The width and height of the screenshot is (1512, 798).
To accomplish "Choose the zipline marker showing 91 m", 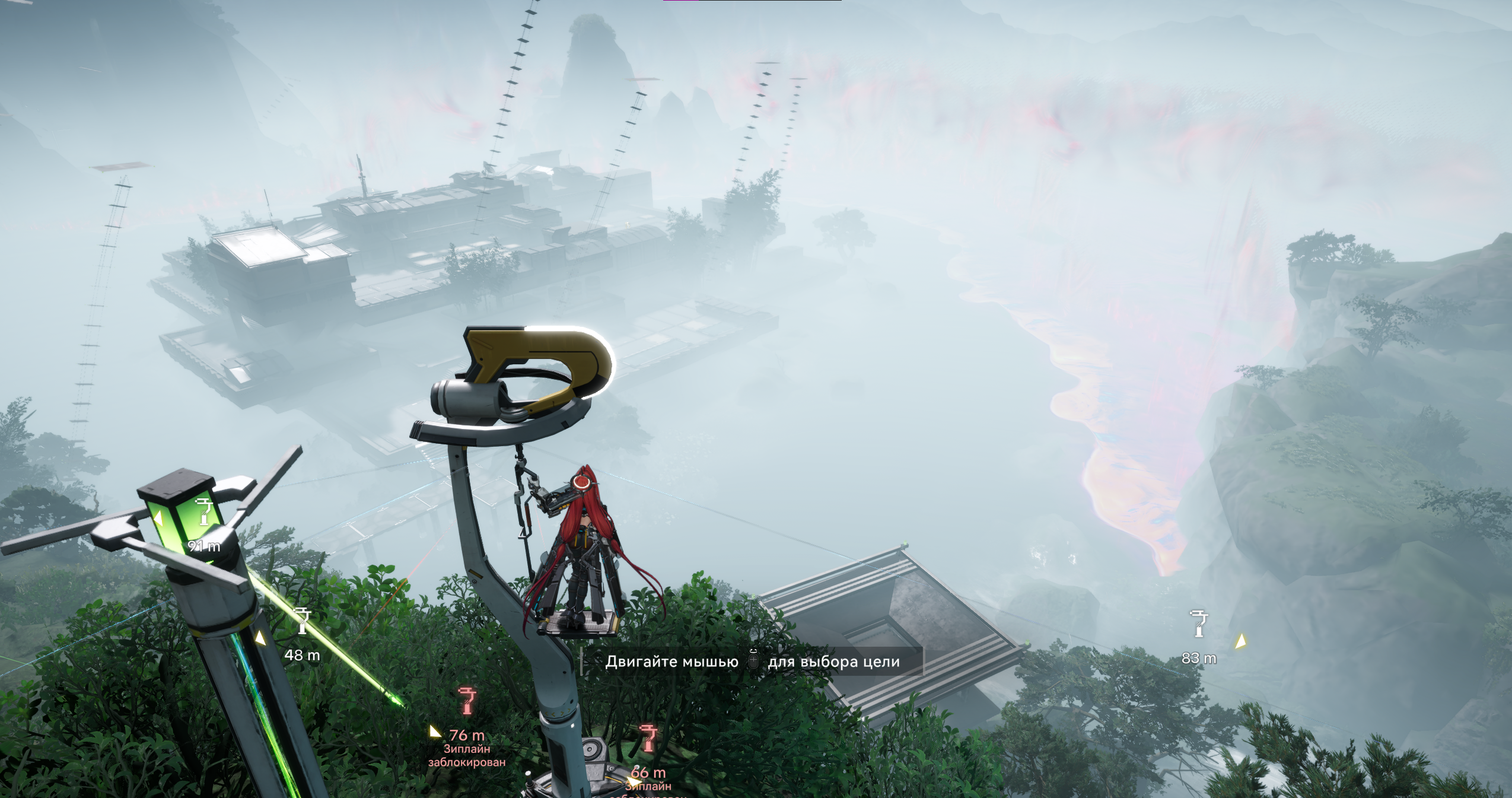I will coord(204,513).
